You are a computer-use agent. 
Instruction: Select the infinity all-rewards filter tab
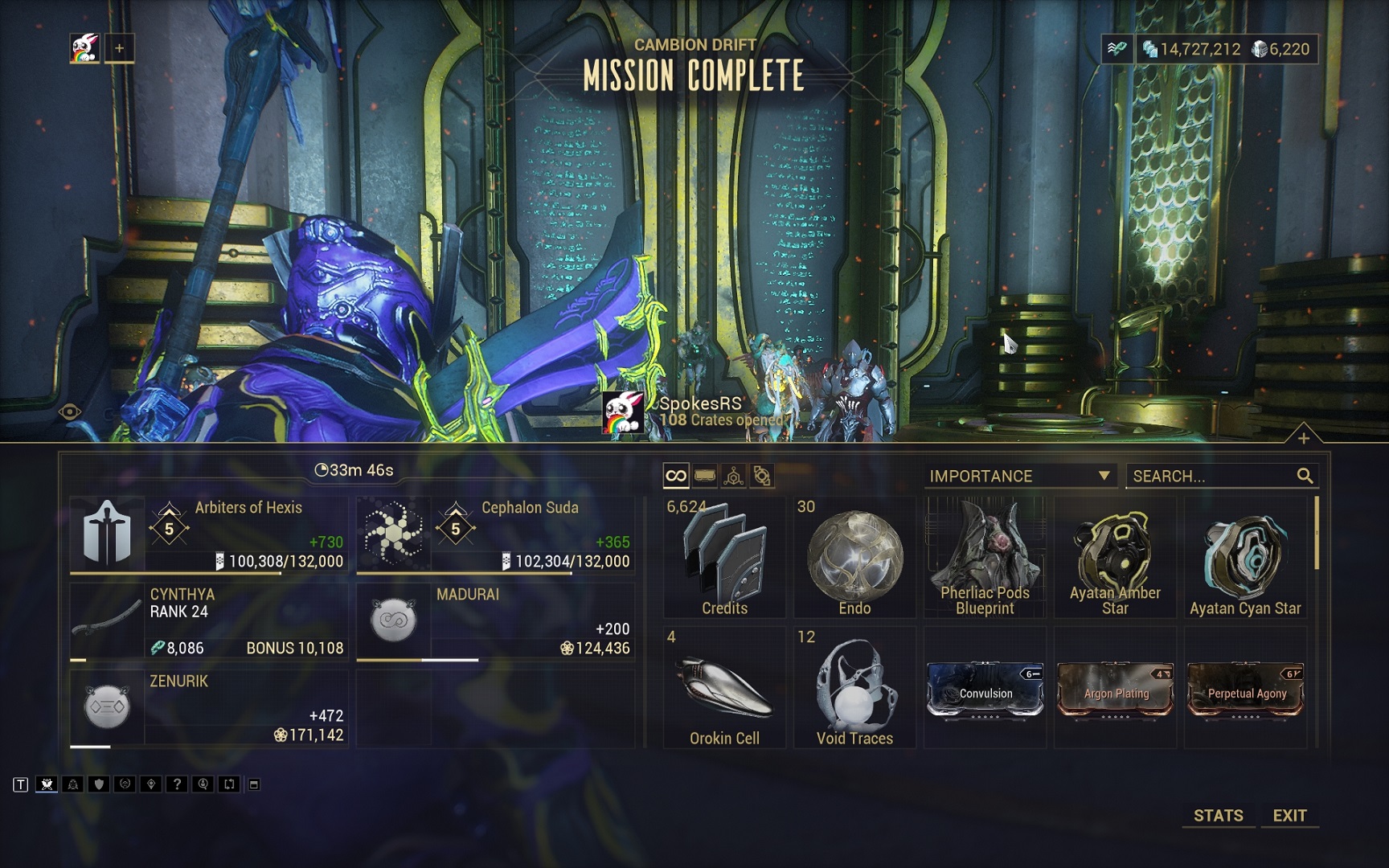tap(676, 476)
